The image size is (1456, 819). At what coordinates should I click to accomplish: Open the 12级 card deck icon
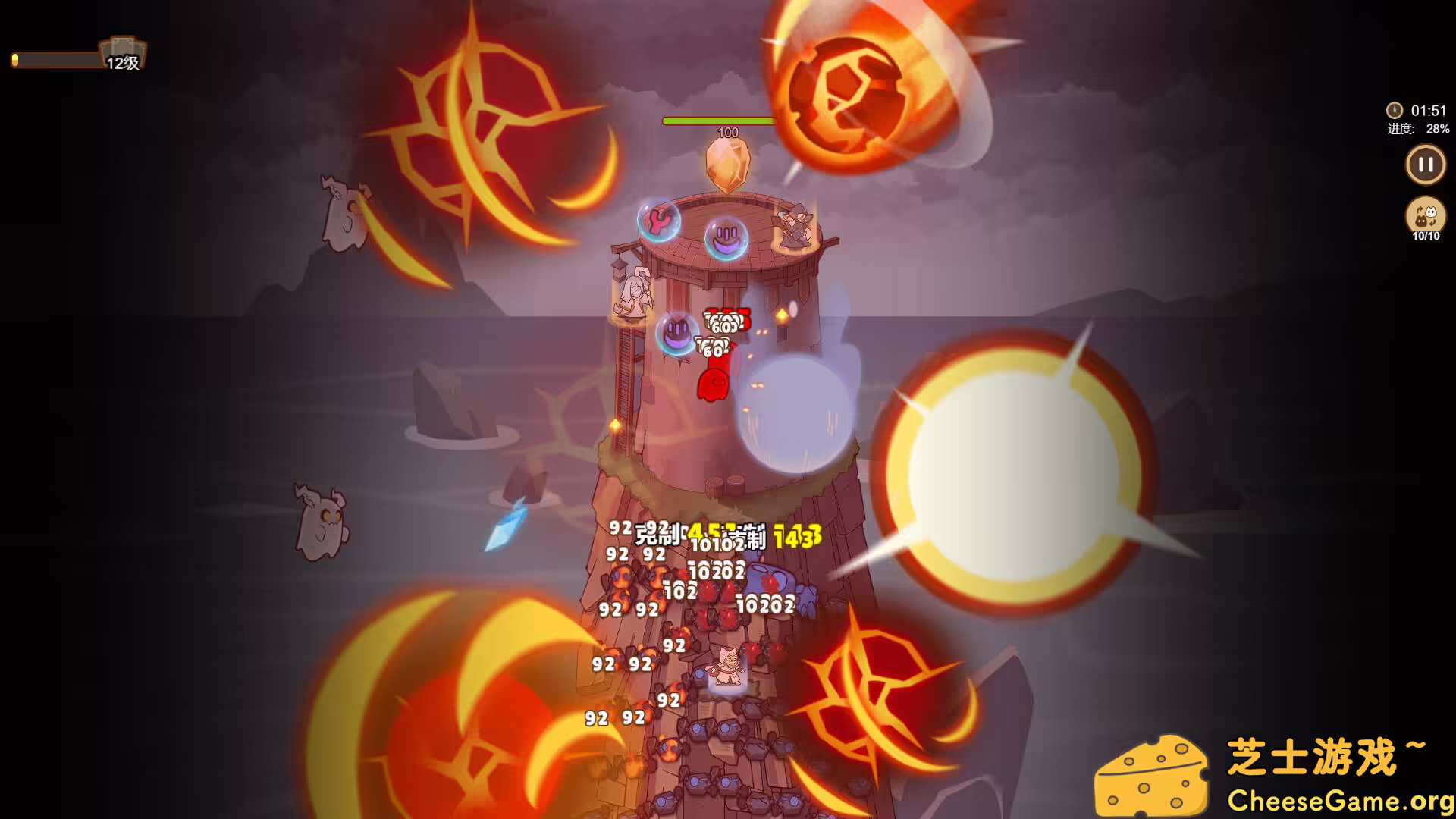(x=120, y=51)
